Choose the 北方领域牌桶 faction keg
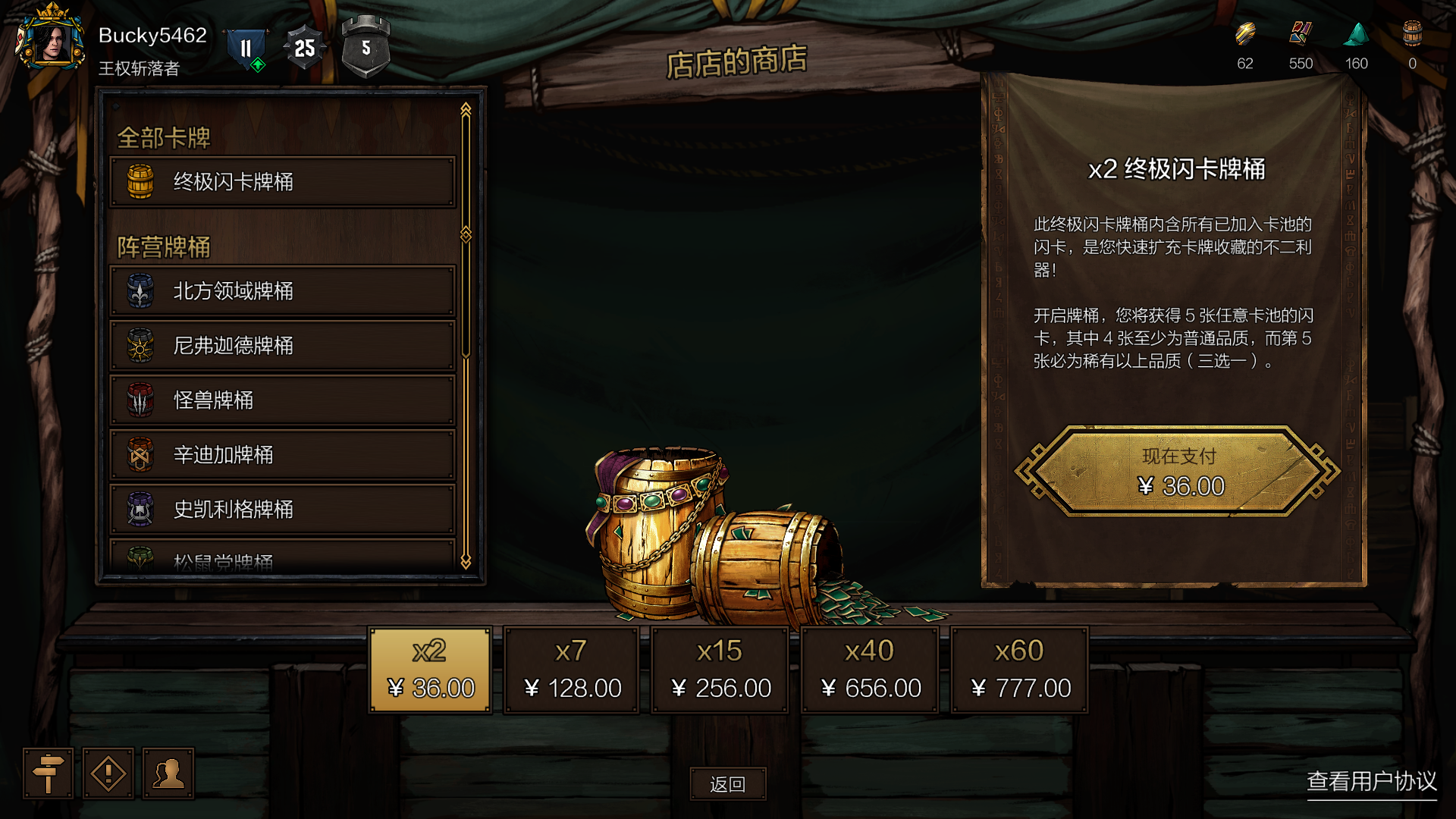The image size is (1456, 819). click(x=282, y=291)
